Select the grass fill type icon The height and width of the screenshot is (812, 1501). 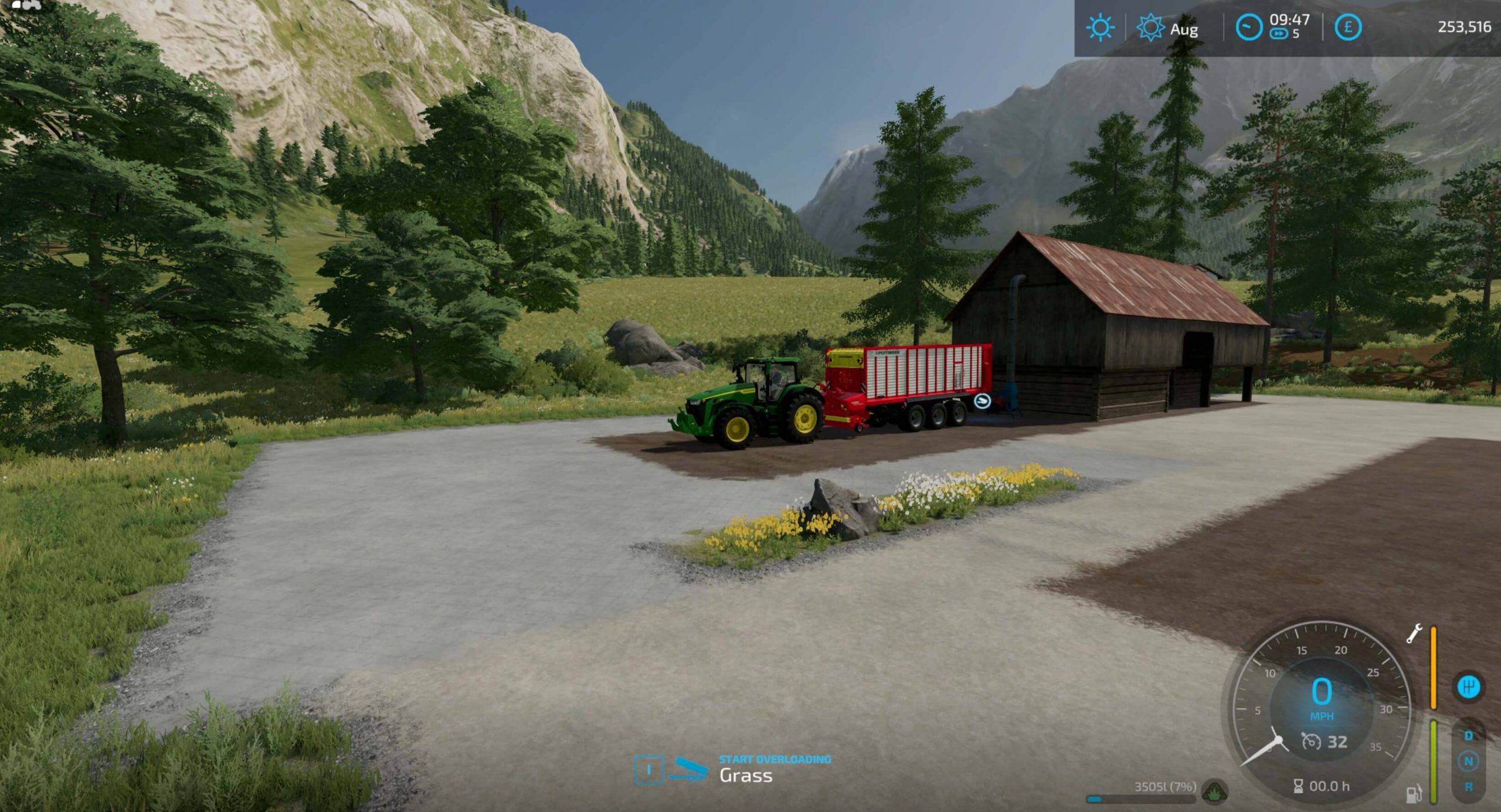1214,791
